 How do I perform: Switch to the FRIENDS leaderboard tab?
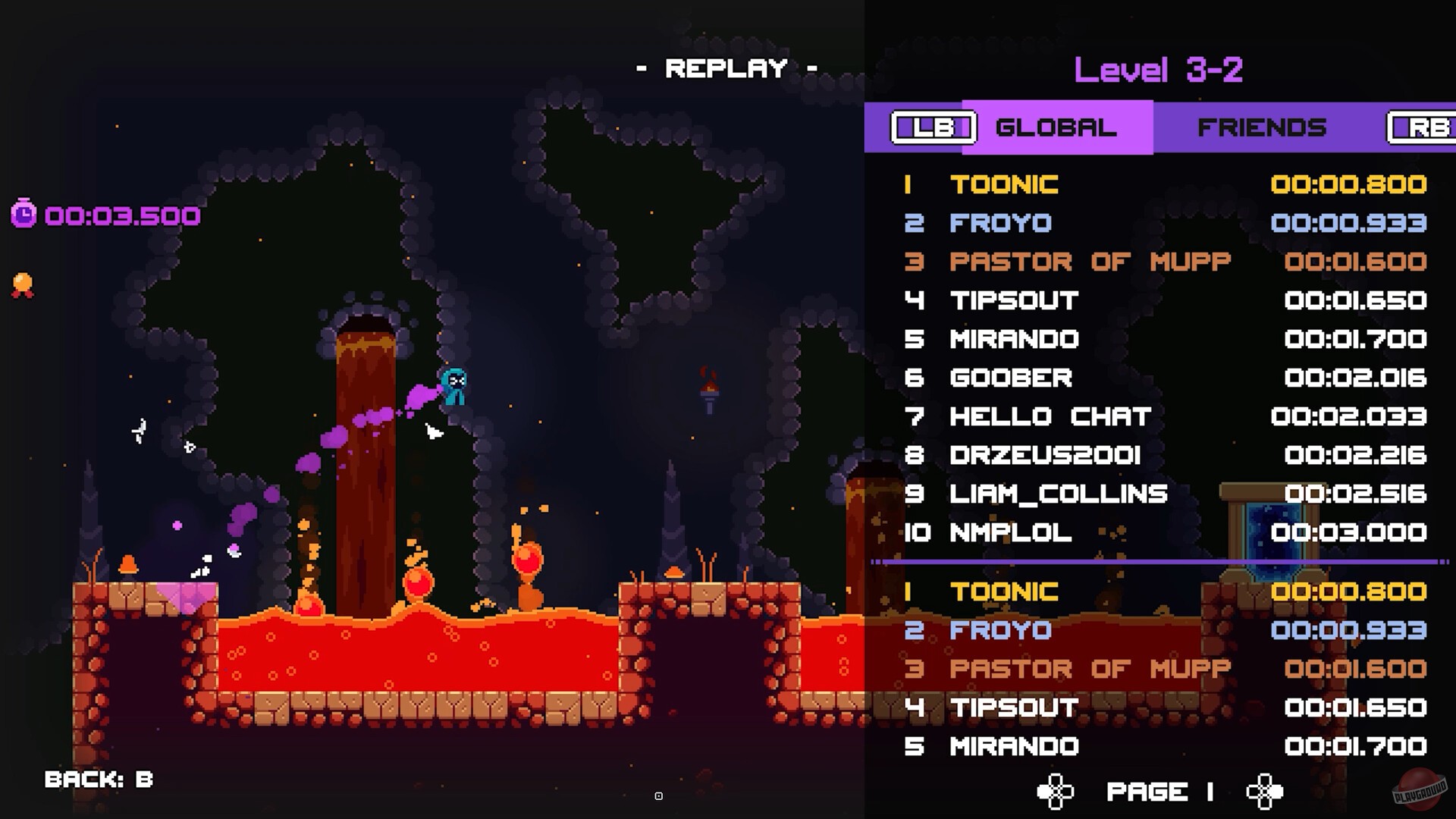pyautogui.click(x=1262, y=127)
